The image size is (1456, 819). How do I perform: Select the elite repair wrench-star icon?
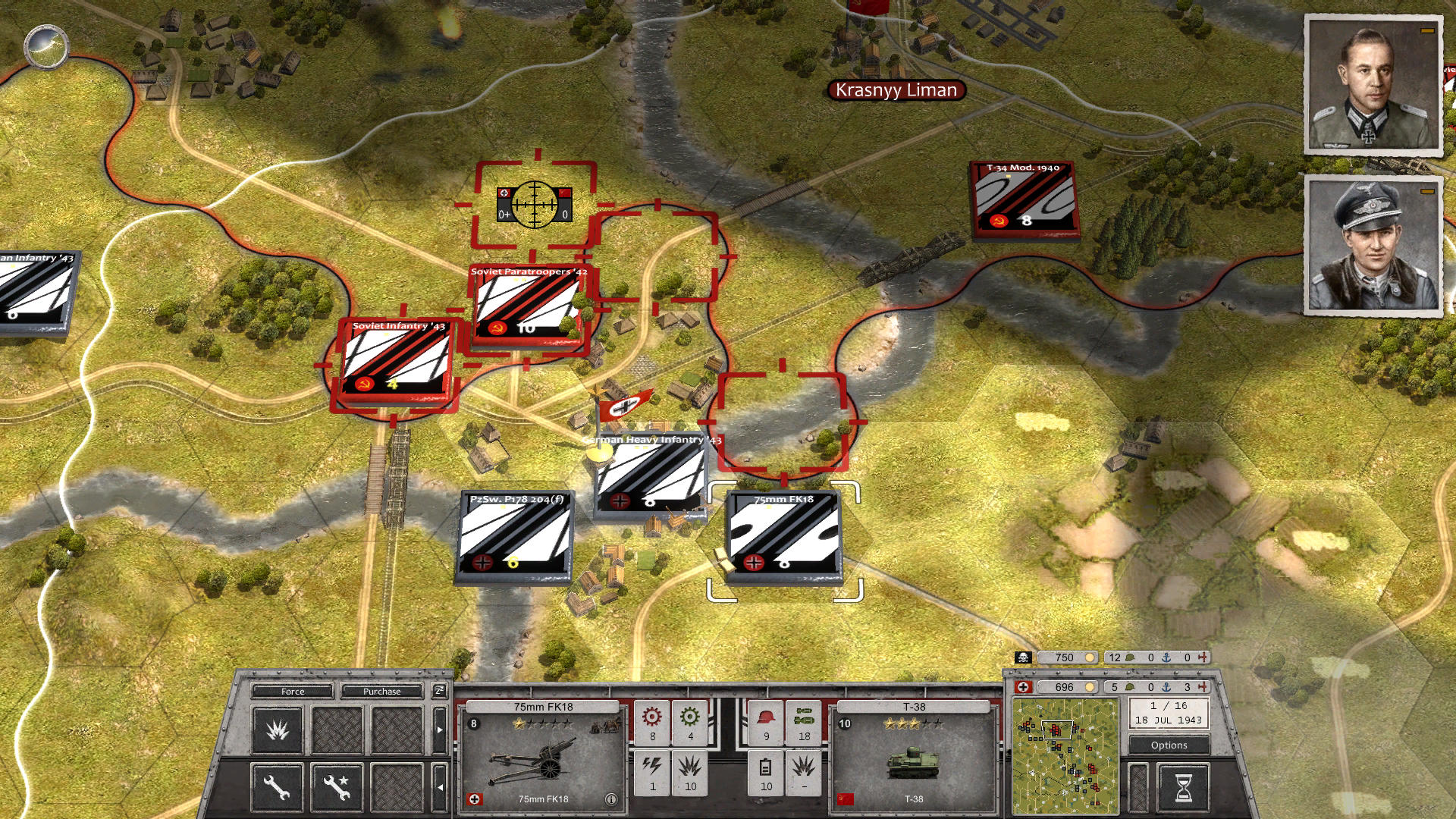336,789
